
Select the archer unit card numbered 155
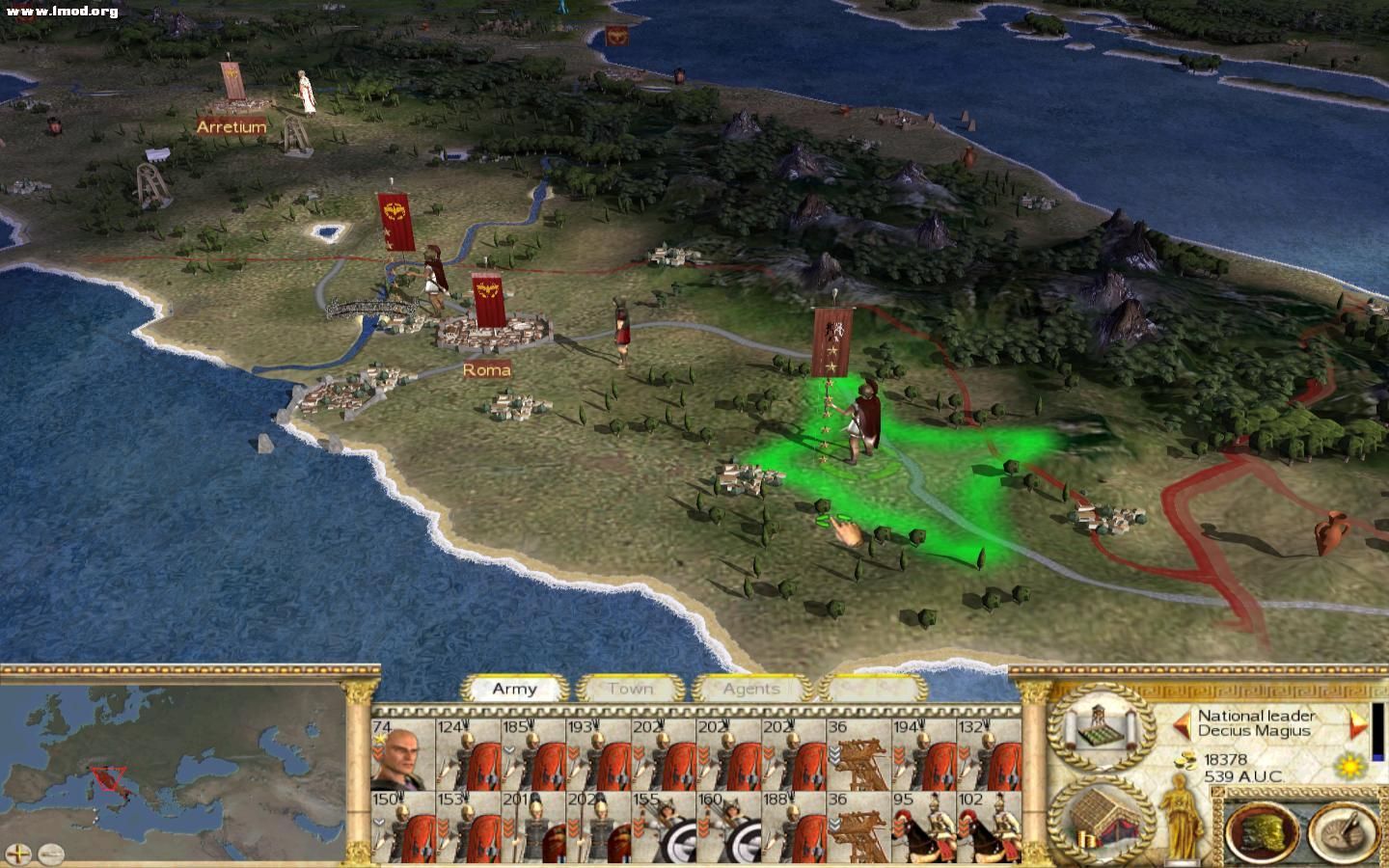pos(664,827)
